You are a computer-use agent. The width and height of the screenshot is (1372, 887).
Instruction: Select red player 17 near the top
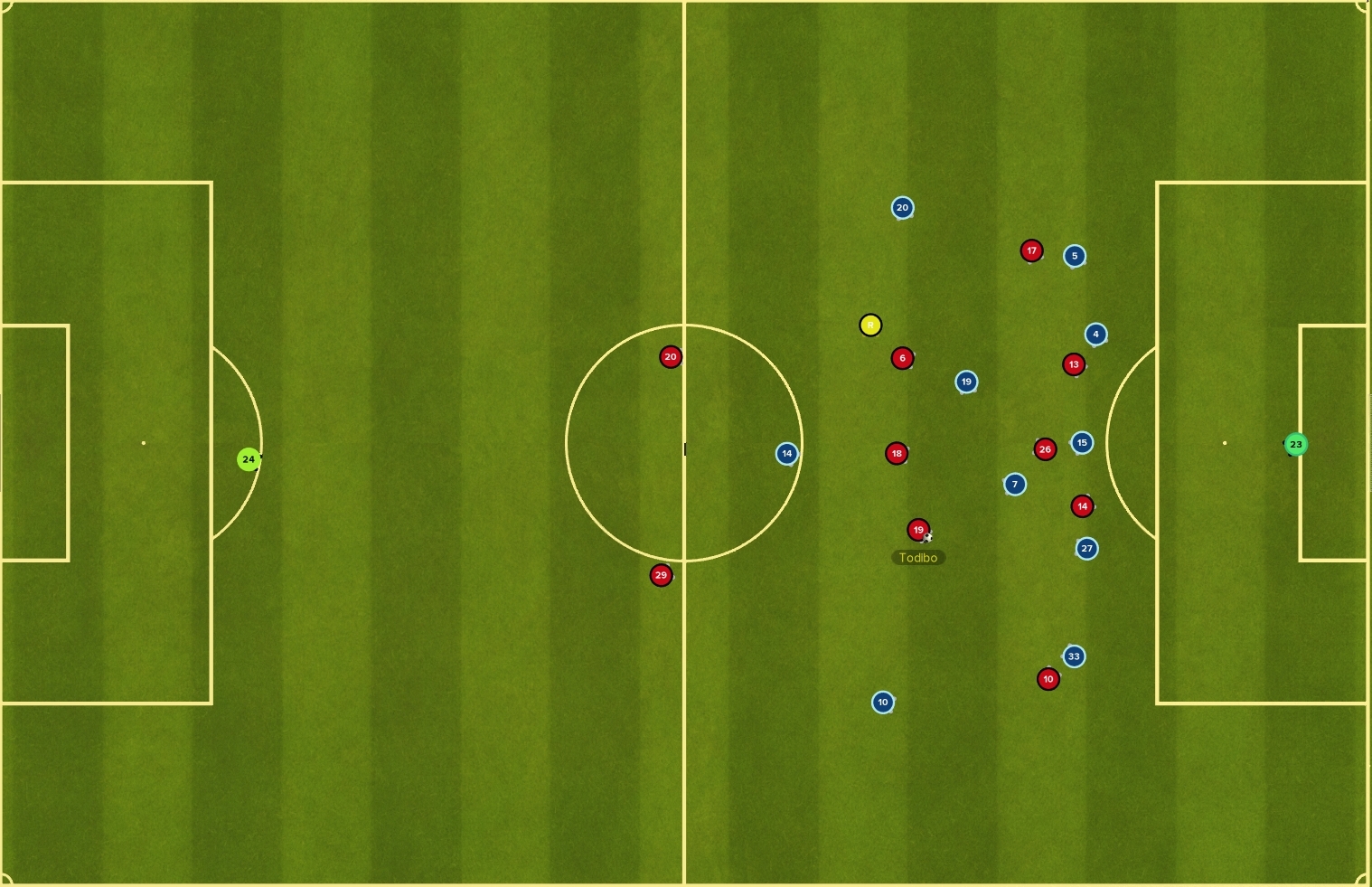(x=1030, y=250)
